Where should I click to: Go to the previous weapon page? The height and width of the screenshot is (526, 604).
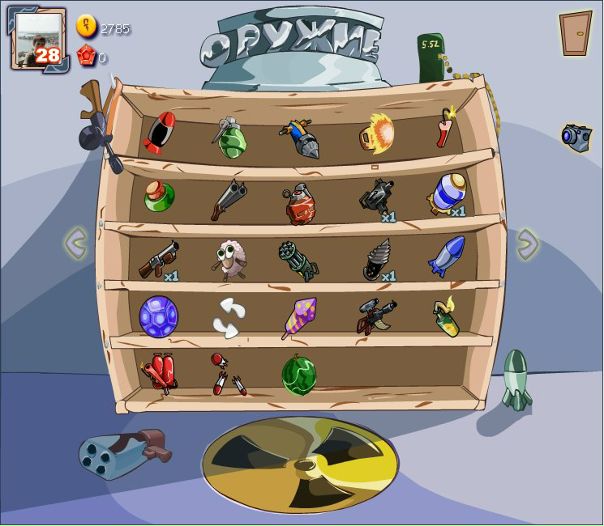[x=76, y=241]
